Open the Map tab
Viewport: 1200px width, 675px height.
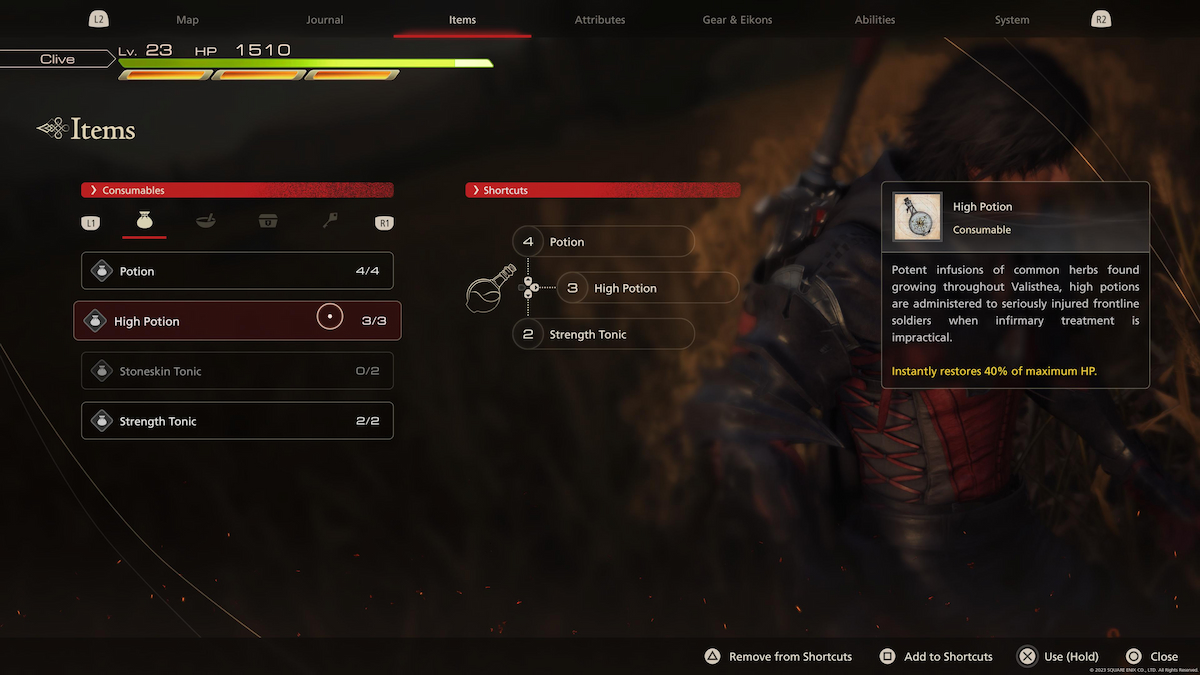pyautogui.click(x=187, y=20)
